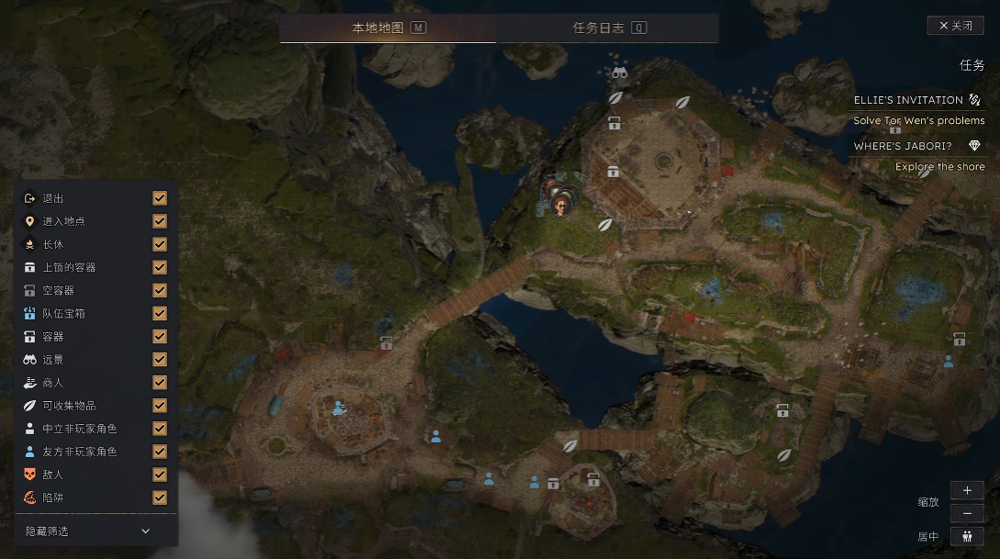1000x559 pixels.
Task: Select the Ellie's Invitation quest entry
Action: click(908, 100)
